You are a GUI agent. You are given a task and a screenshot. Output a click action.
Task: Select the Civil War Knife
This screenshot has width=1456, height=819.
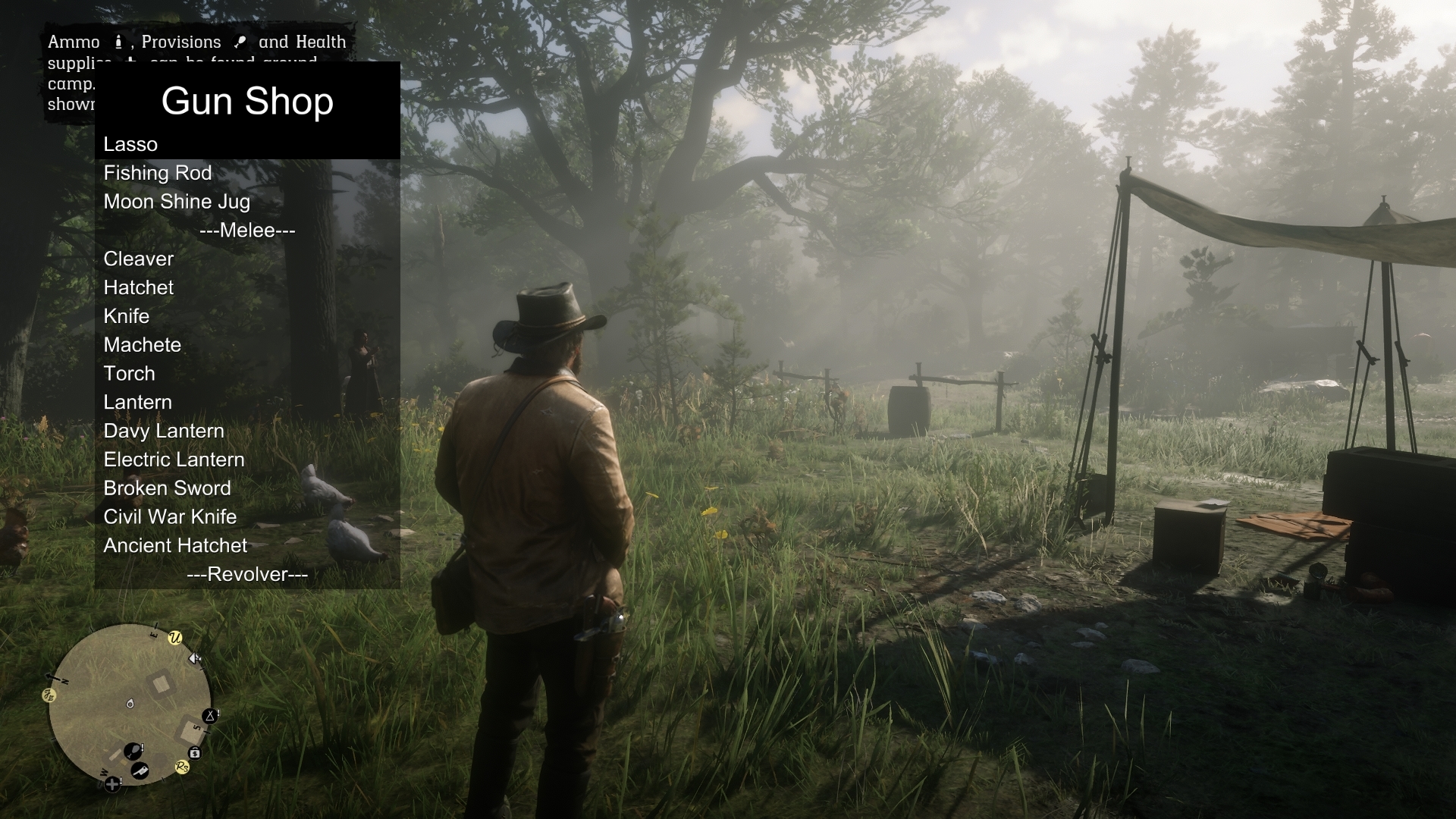[x=171, y=517]
